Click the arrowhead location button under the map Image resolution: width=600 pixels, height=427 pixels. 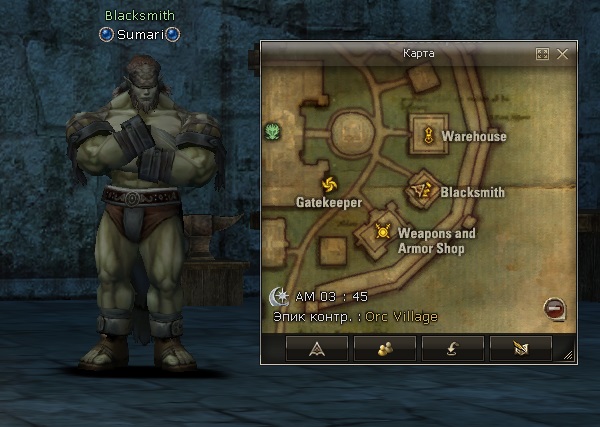pyautogui.click(x=317, y=348)
